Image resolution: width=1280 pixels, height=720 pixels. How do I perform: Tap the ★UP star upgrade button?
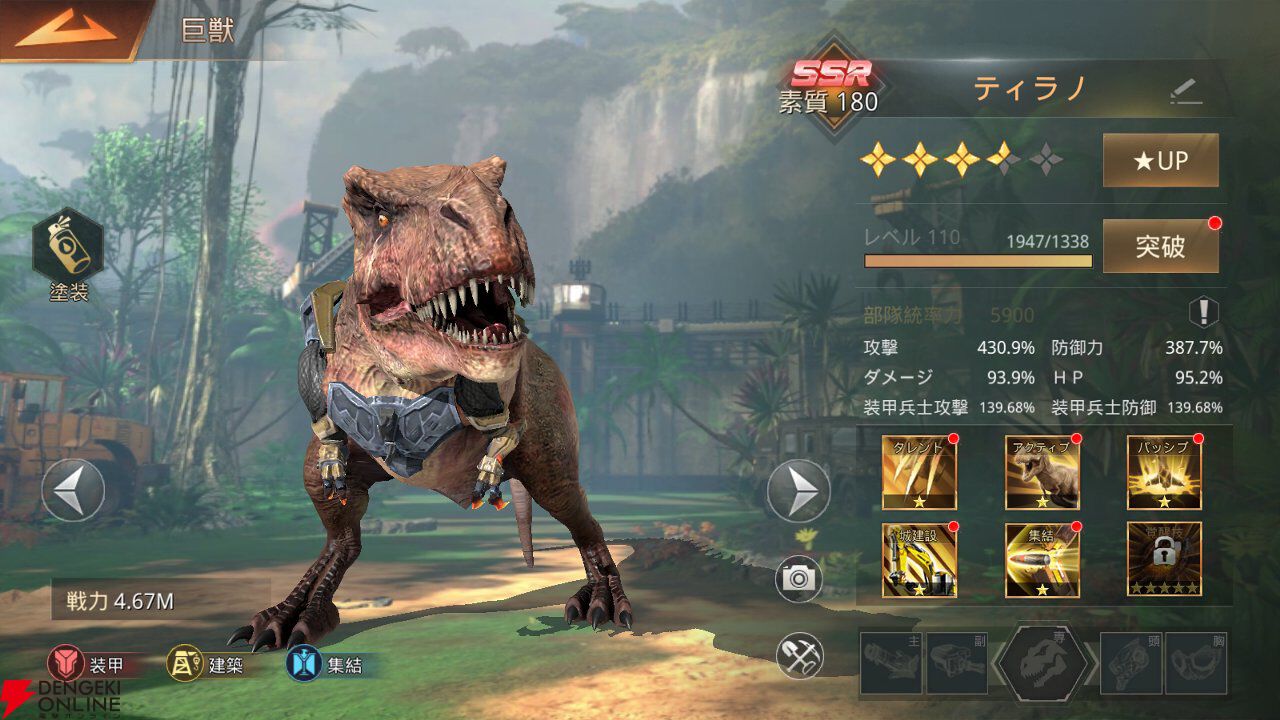(x=1160, y=160)
